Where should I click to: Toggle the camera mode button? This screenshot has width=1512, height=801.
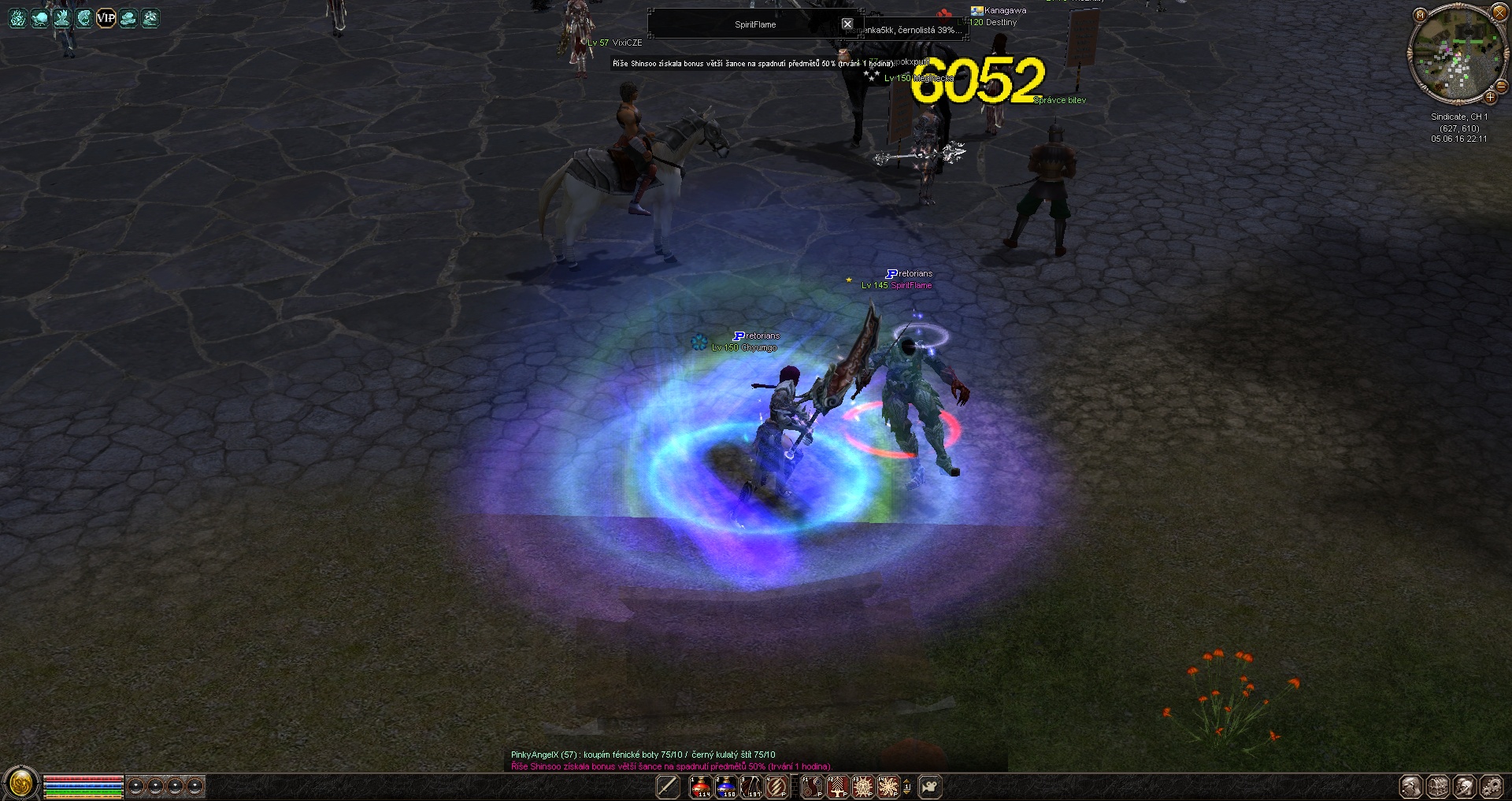931,786
